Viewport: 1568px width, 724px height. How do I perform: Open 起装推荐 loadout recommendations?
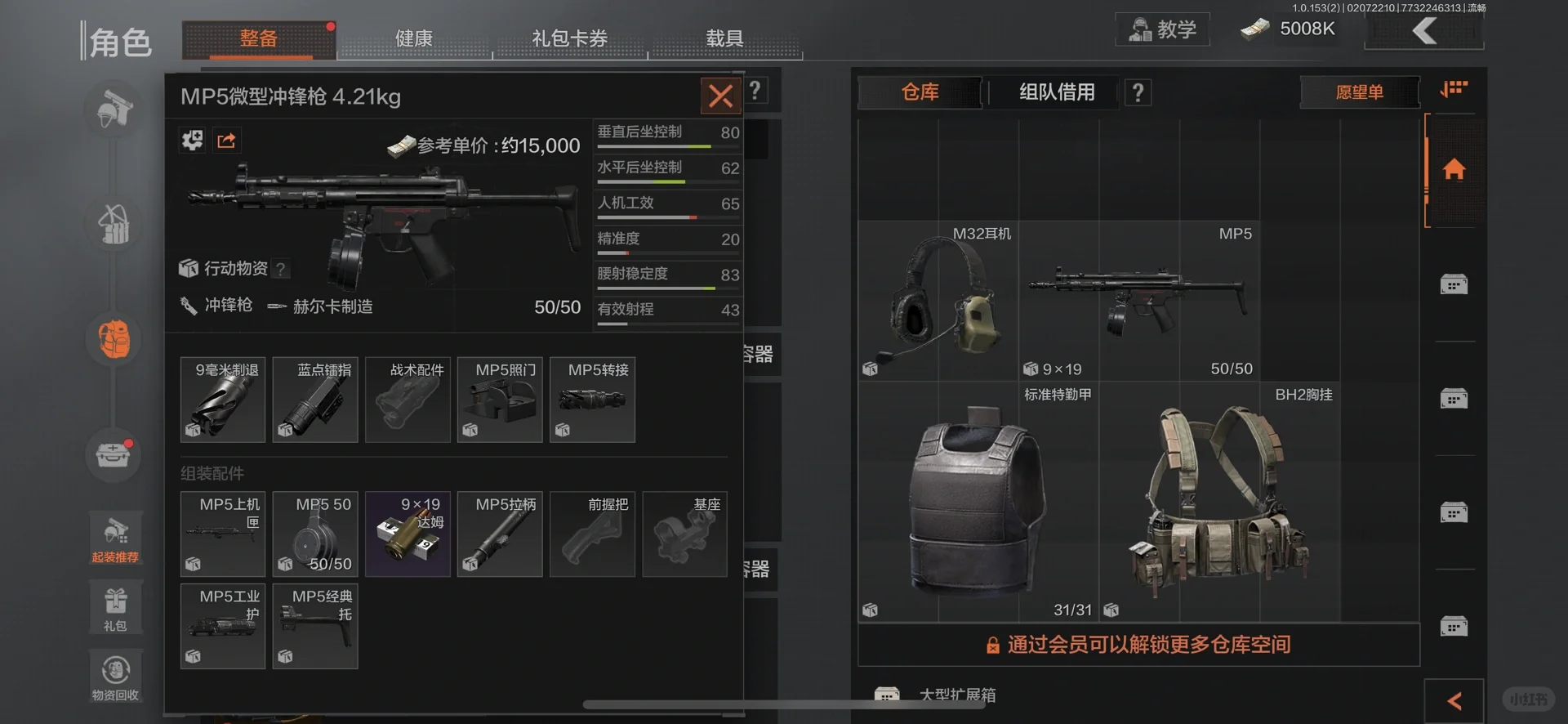115,539
